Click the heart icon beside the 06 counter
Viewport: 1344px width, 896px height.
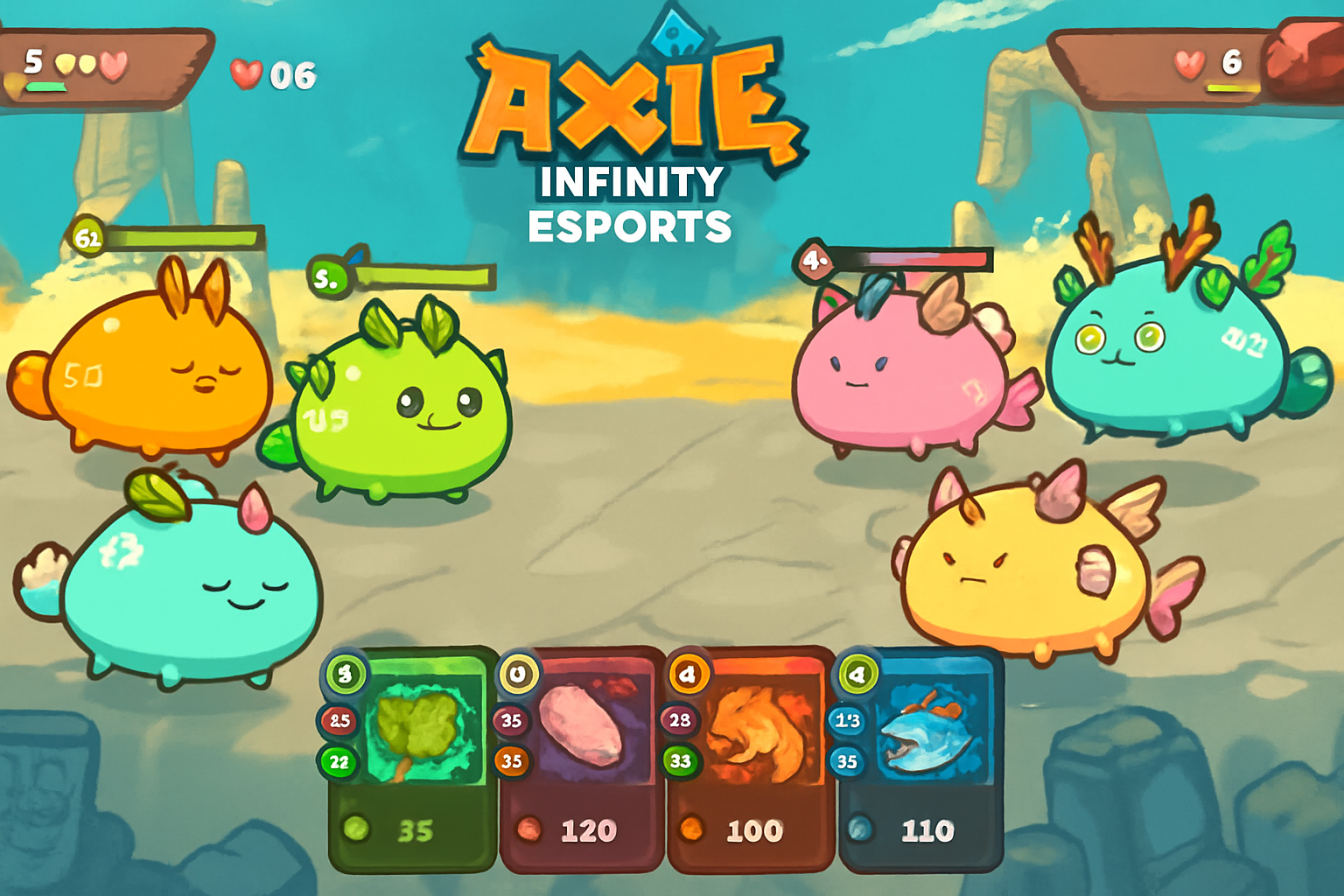(248, 76)
